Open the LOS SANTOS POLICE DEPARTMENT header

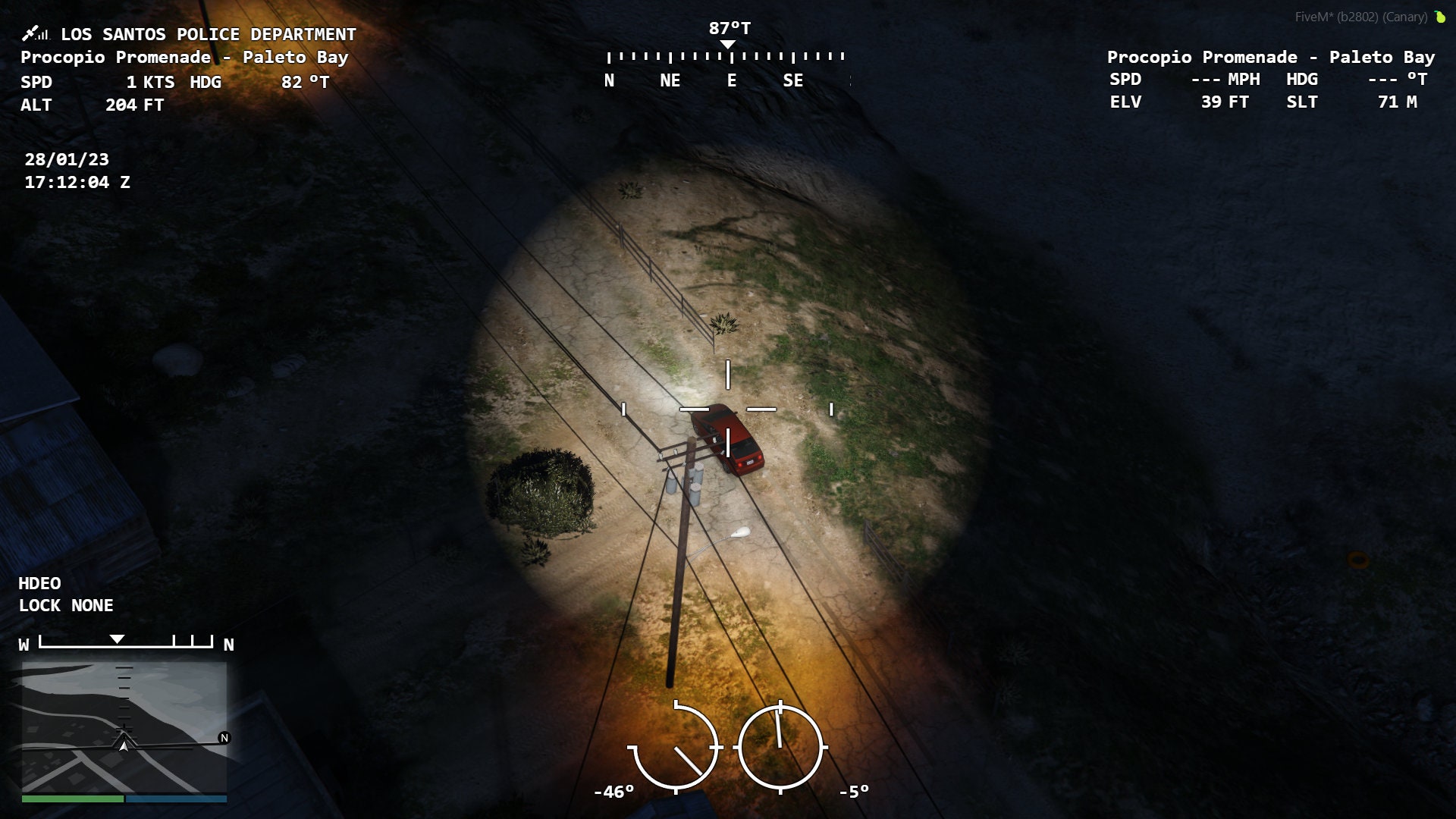[x=208, y=34]
